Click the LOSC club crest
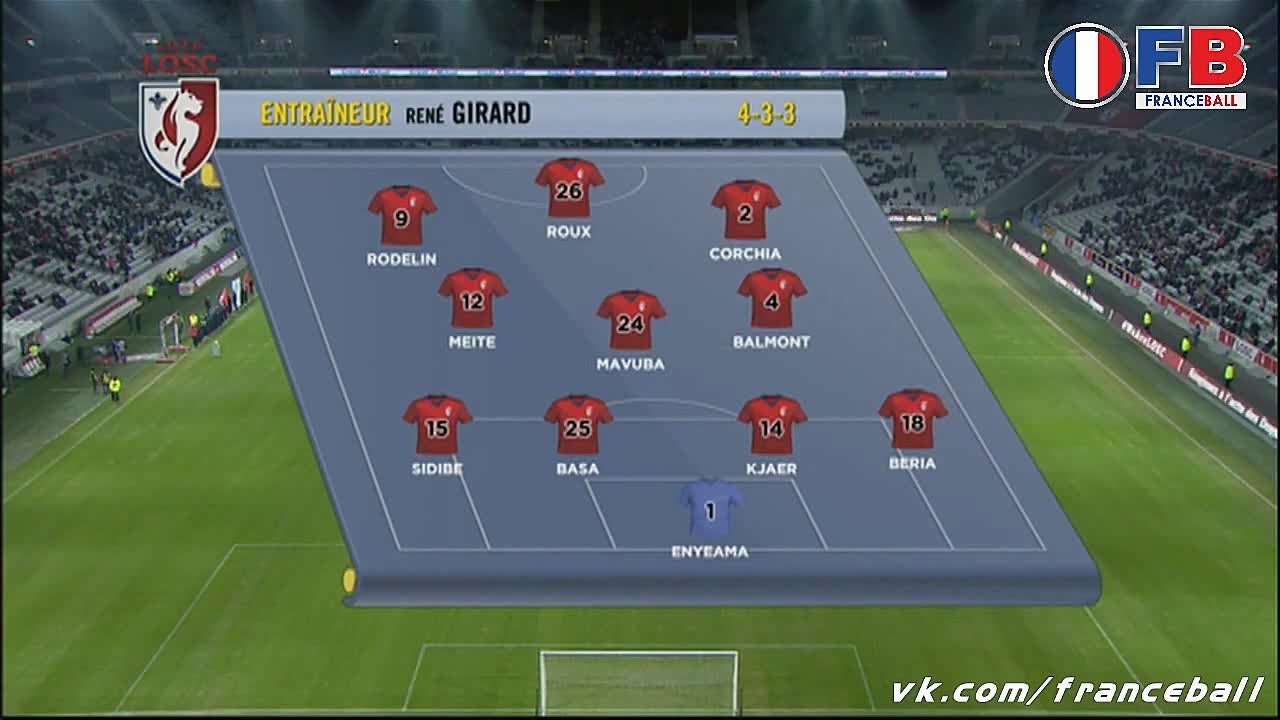 pos(179,128)
